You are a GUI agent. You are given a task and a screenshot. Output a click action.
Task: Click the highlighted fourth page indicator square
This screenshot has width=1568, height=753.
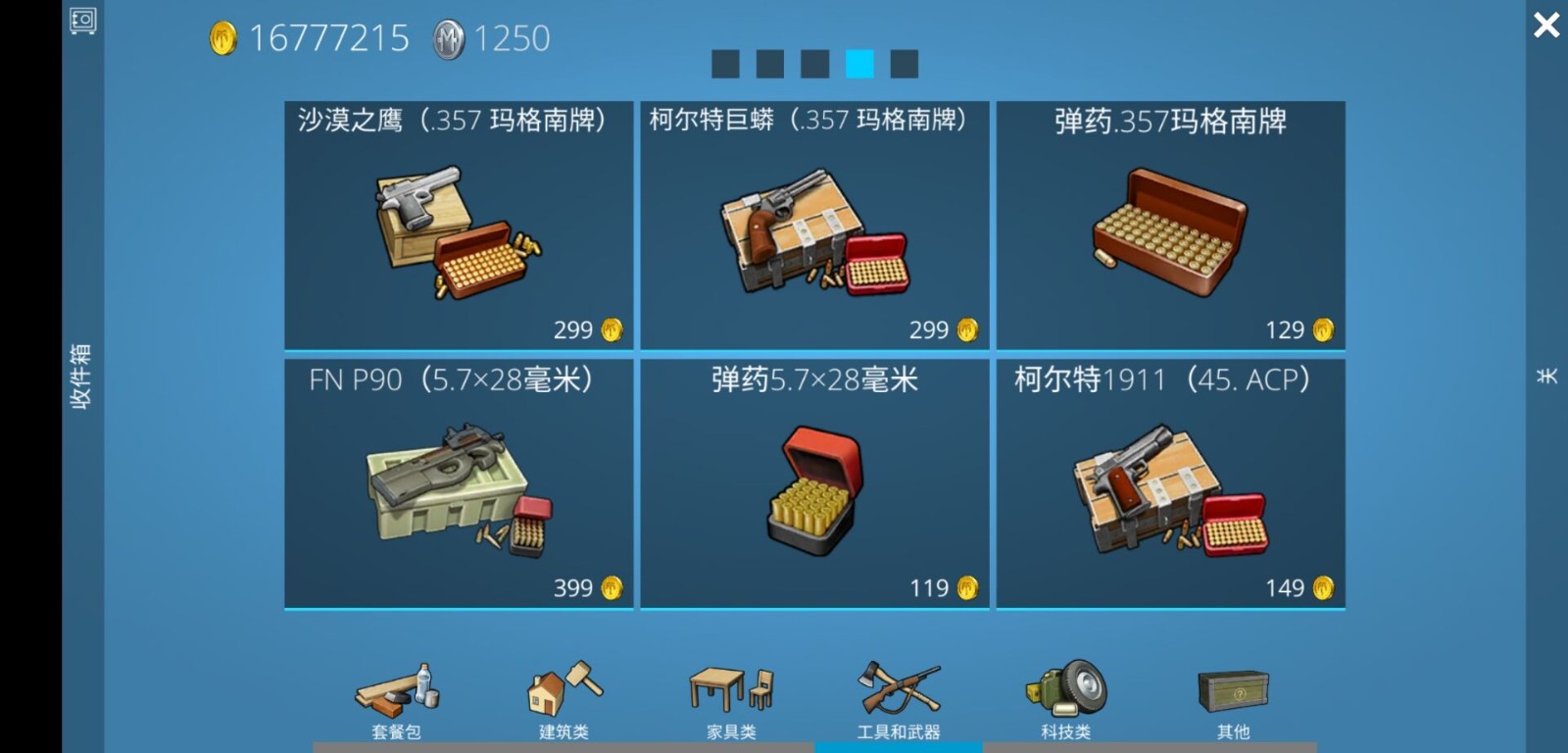(x=859, y=62)
